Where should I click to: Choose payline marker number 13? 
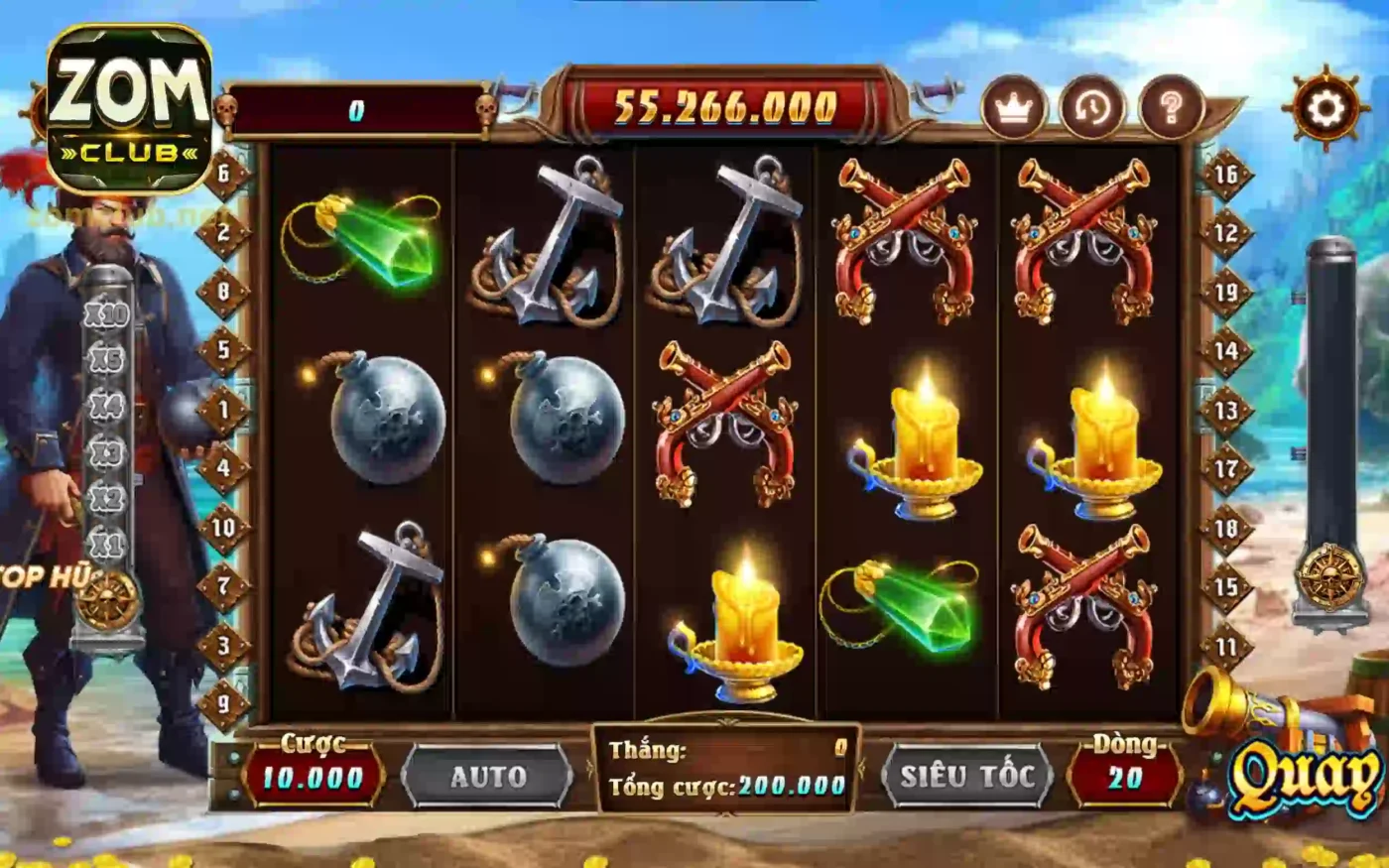coord(1226,410)
